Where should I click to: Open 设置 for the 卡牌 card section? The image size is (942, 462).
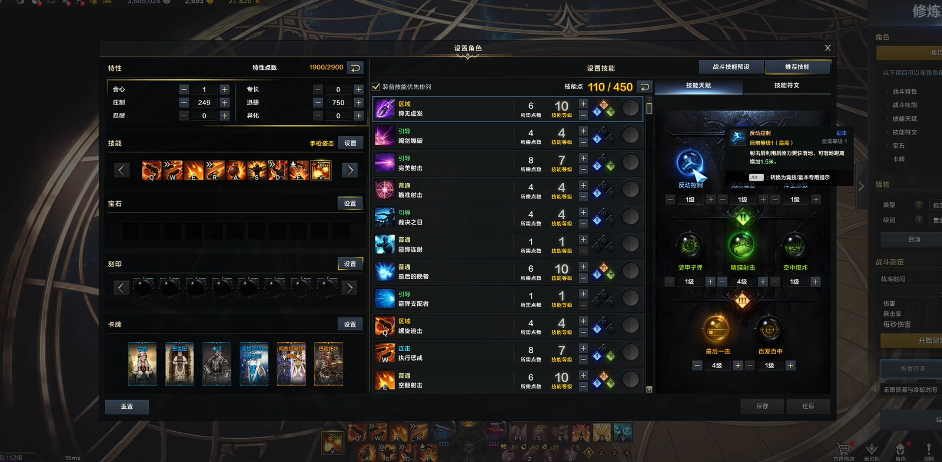(349, 324)
